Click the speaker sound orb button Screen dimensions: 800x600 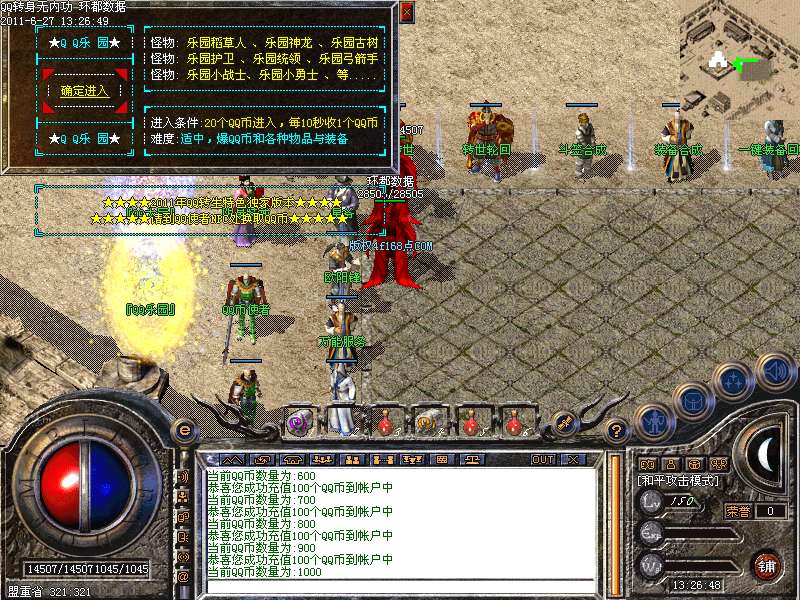pyautogui.click(x=776, y=370)
